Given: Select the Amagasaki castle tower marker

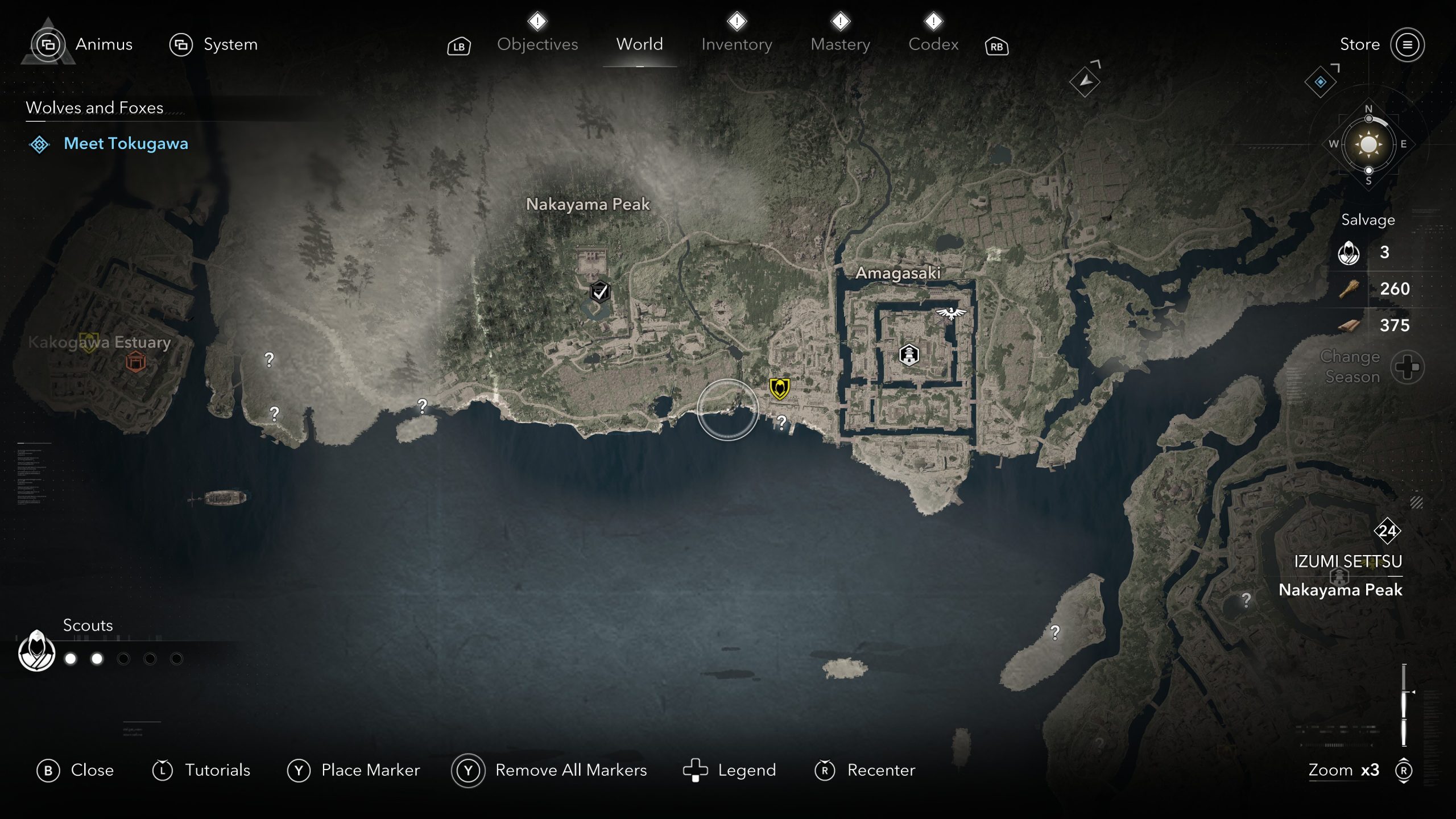Looking at the screenshot, I should click(909, 354).
